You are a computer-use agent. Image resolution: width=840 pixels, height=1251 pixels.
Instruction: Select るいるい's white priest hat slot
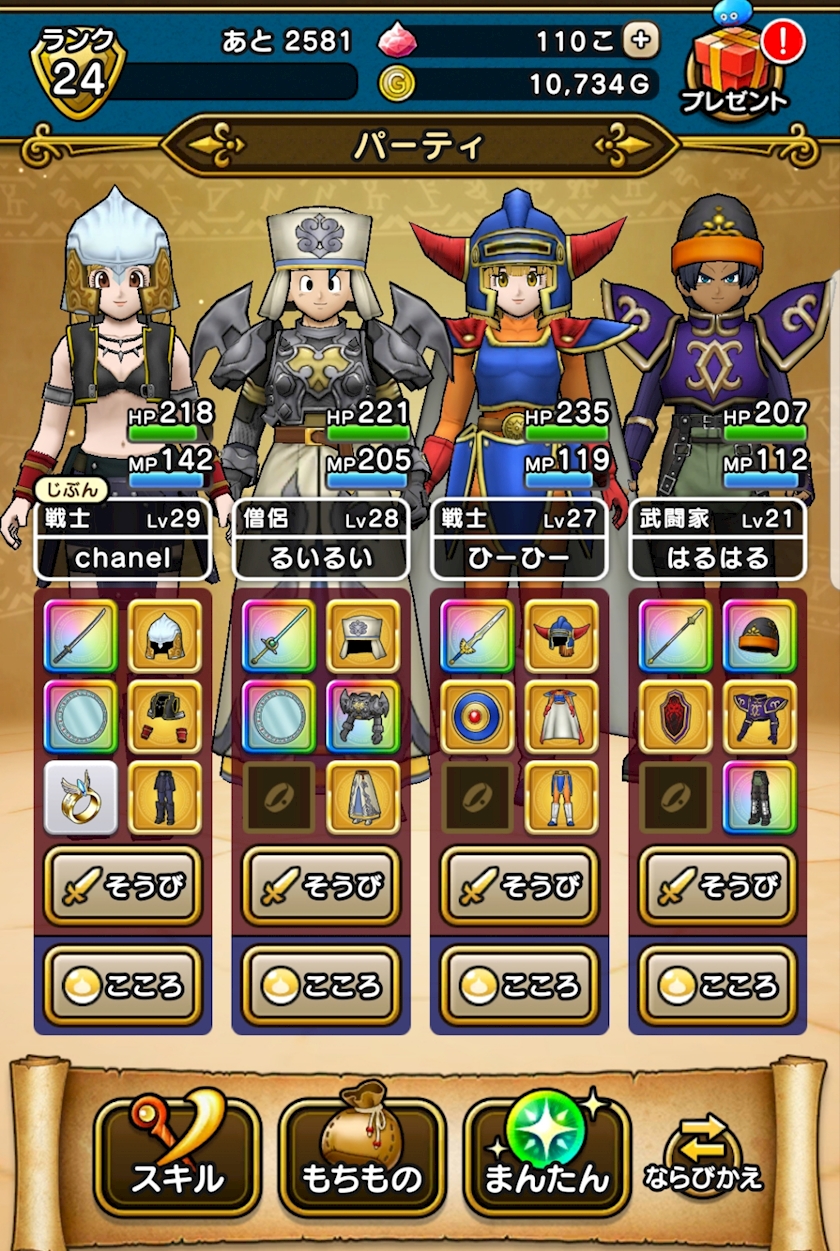click(x=363, y=636)
